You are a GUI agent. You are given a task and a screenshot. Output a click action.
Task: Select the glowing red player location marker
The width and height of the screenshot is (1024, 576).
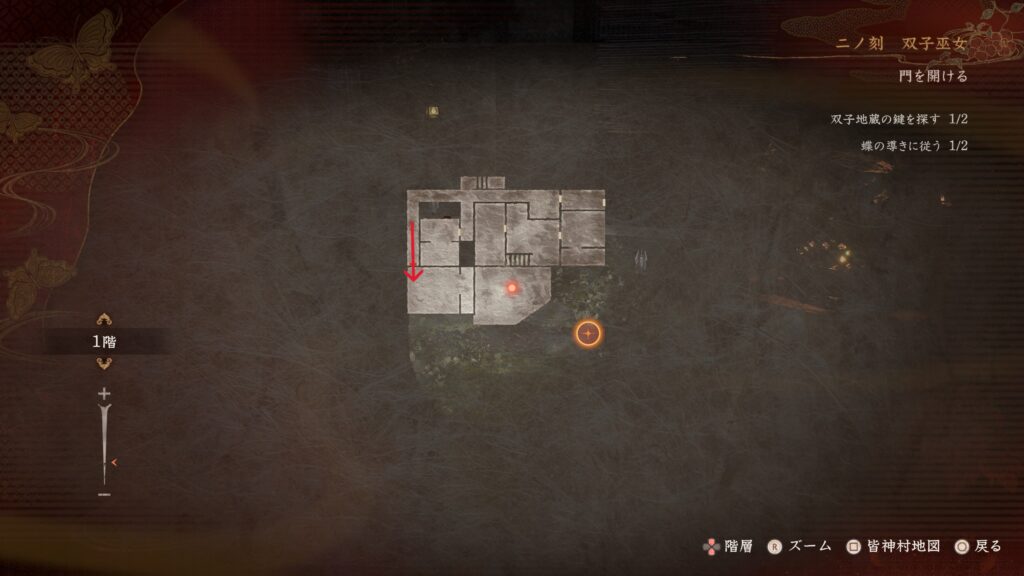coord(511,288)
